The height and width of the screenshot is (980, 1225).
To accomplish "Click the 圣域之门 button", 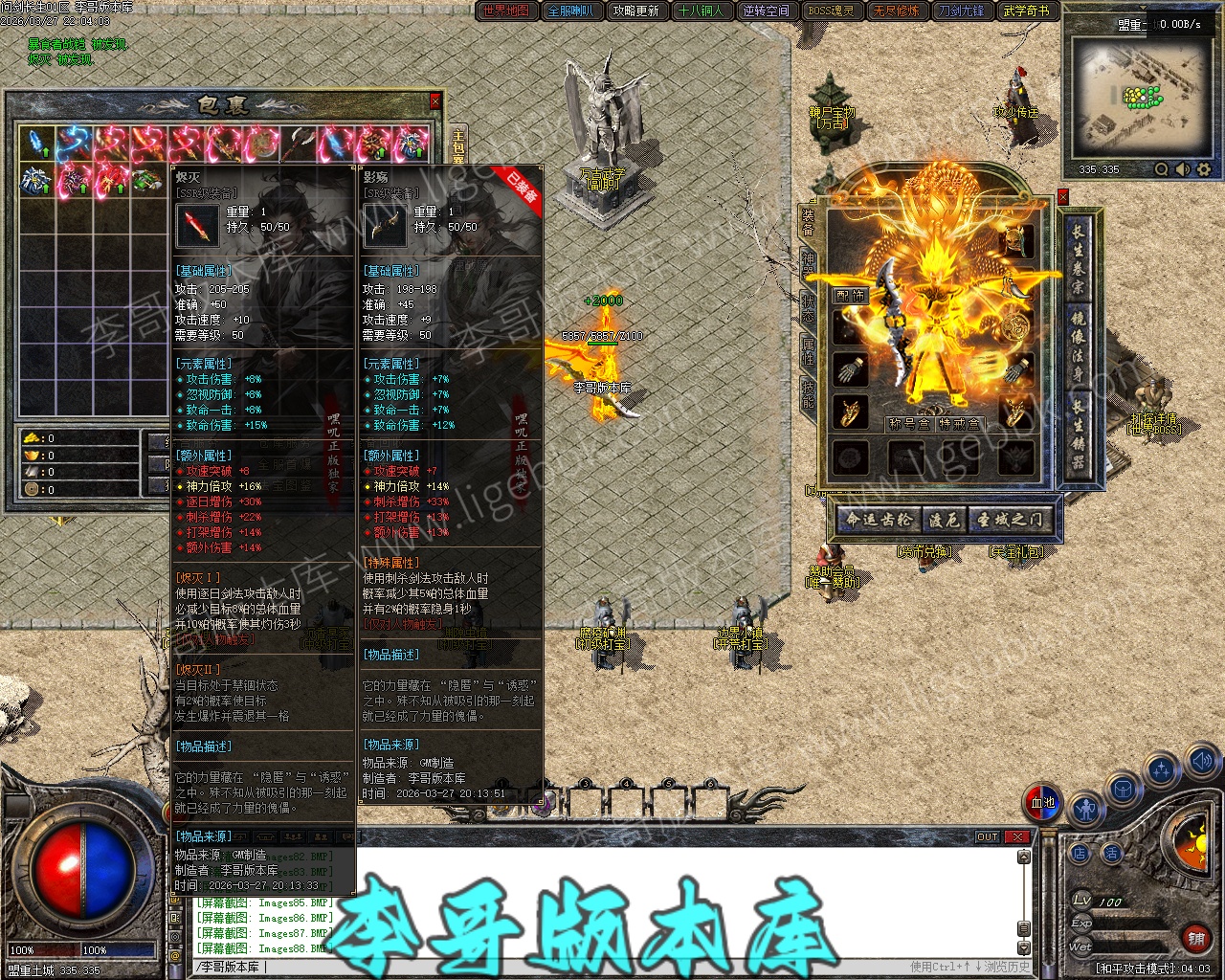I will point(1011,520).
